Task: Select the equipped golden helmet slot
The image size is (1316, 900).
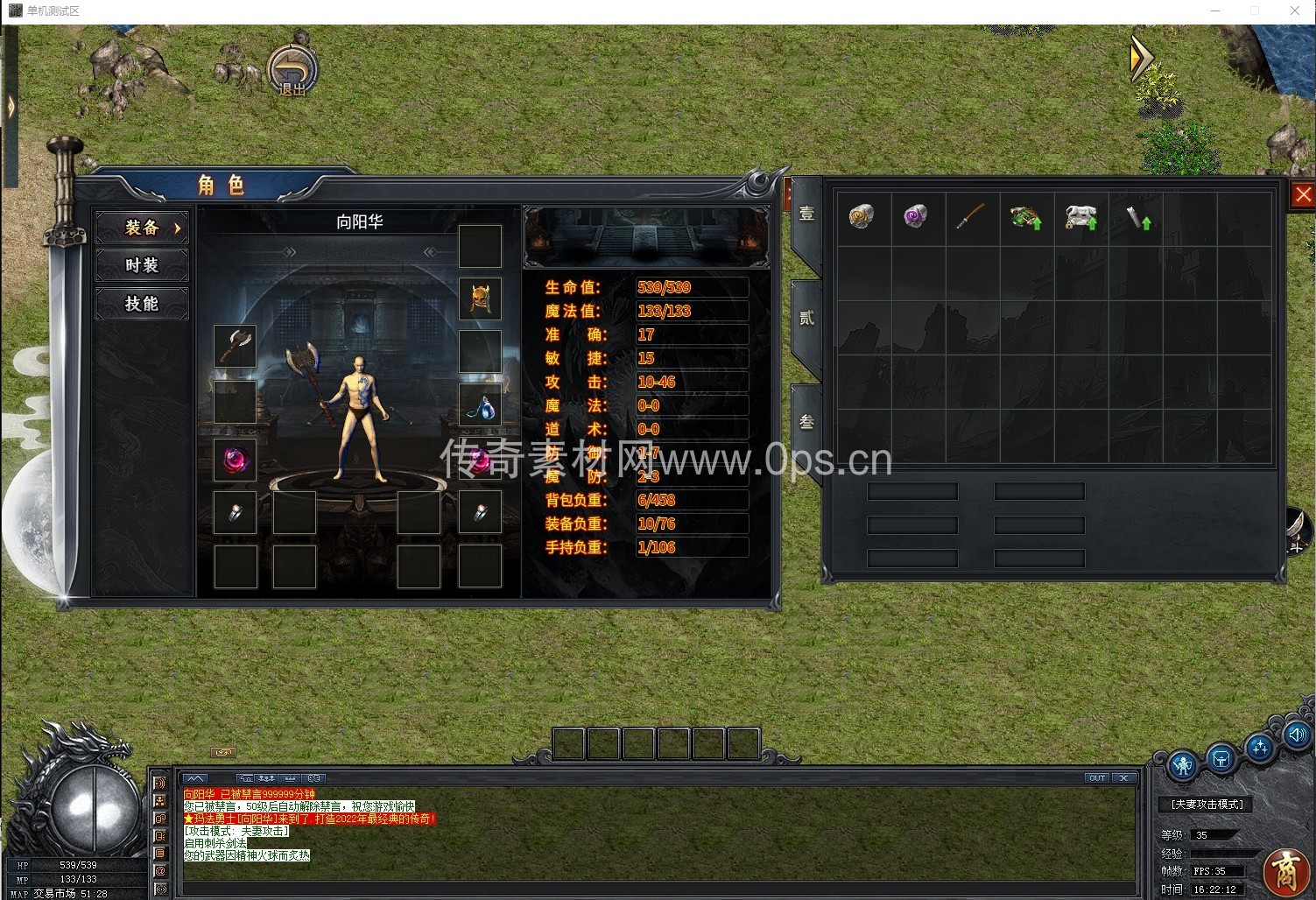Action: (x=480, y=299)
